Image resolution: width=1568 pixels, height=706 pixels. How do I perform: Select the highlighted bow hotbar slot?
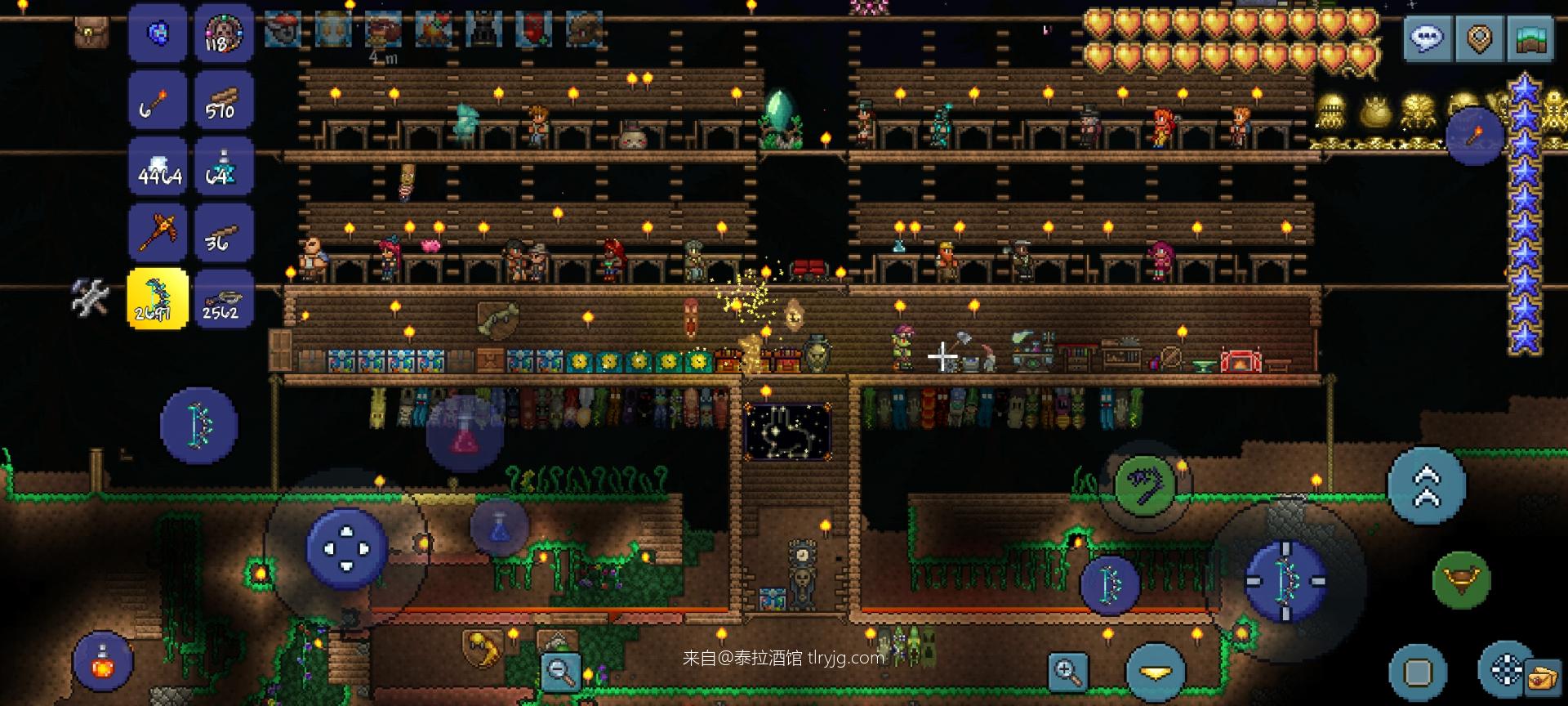(x=158, y=299)
